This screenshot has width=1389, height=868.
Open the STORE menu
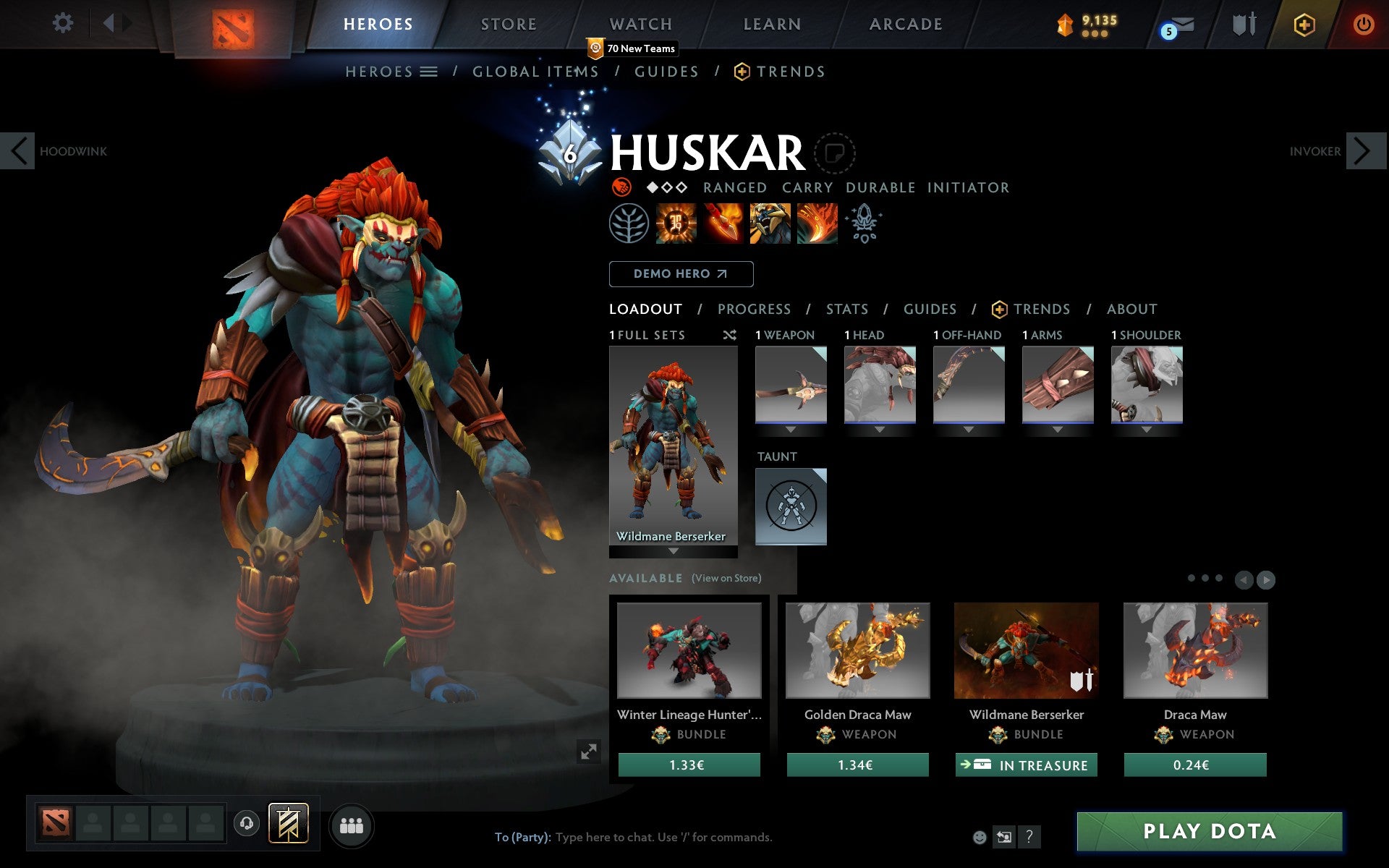(x=508, y=24)
